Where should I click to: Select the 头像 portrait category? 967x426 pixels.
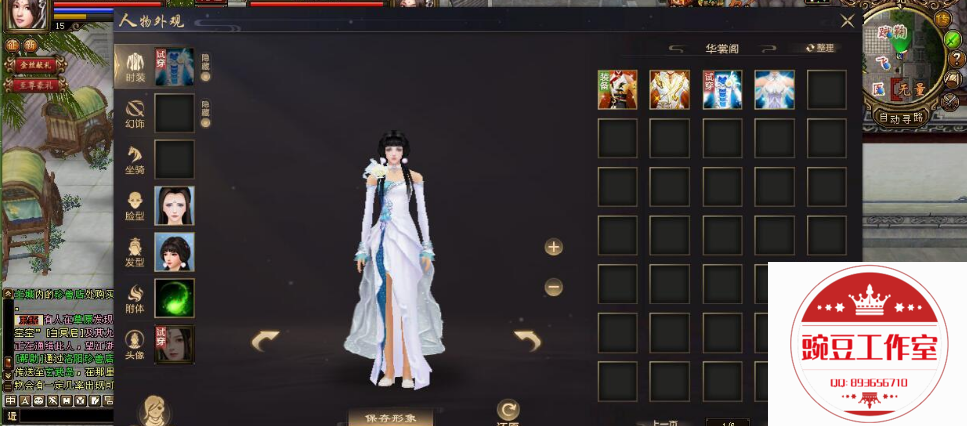click(134, 345)
